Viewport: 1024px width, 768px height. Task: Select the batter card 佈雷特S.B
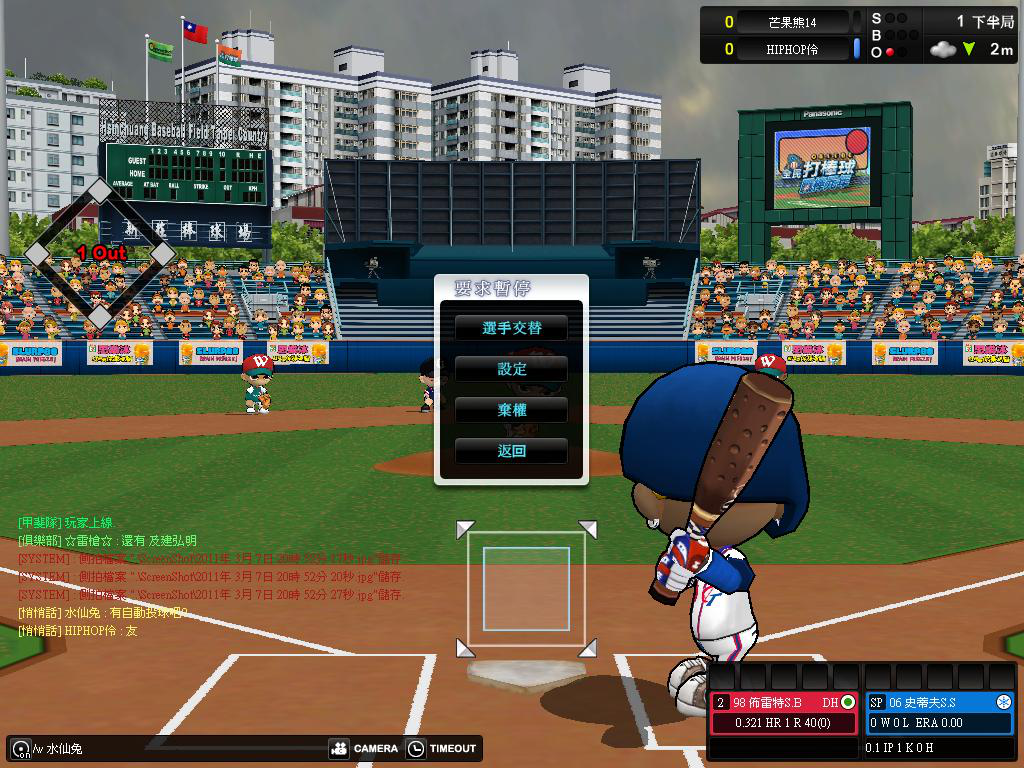pyautogui.click(x=785, y=712)
